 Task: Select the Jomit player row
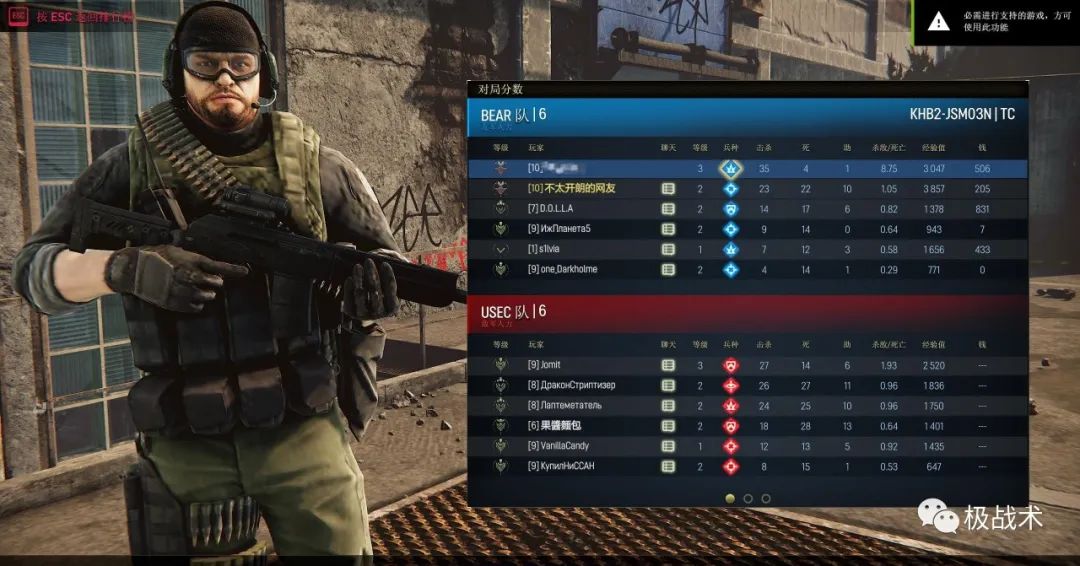pos(552,365)
